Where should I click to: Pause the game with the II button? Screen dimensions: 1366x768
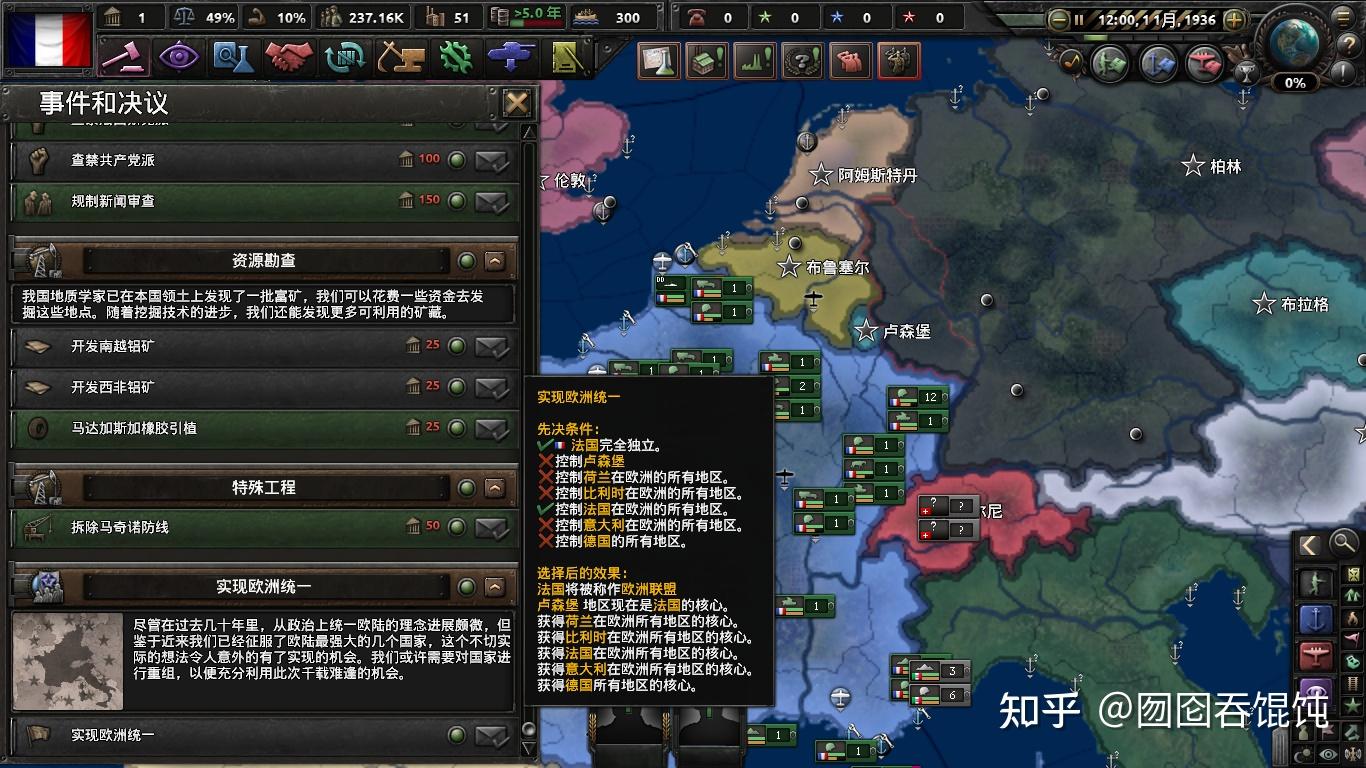point(1081,19)
